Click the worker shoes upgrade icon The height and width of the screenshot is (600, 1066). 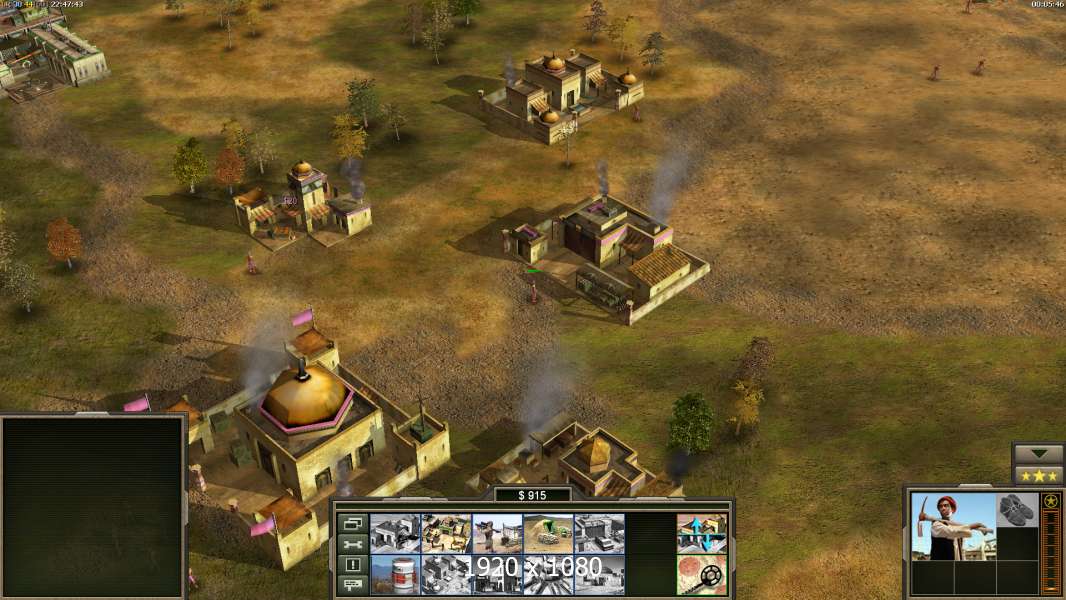click(x=1018, y=510)
